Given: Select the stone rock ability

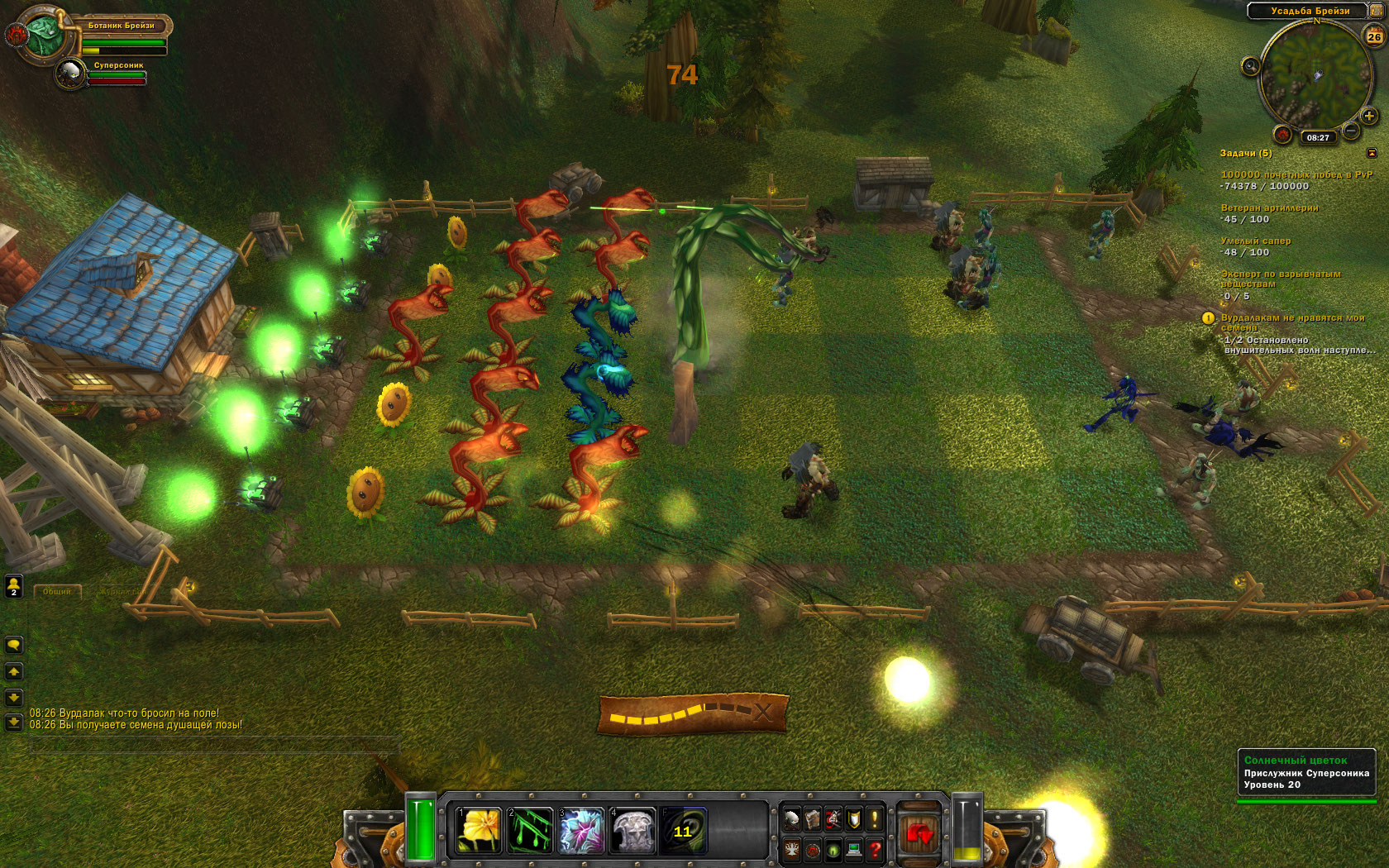Looking at the screenshot, I should tap(632, 831).
